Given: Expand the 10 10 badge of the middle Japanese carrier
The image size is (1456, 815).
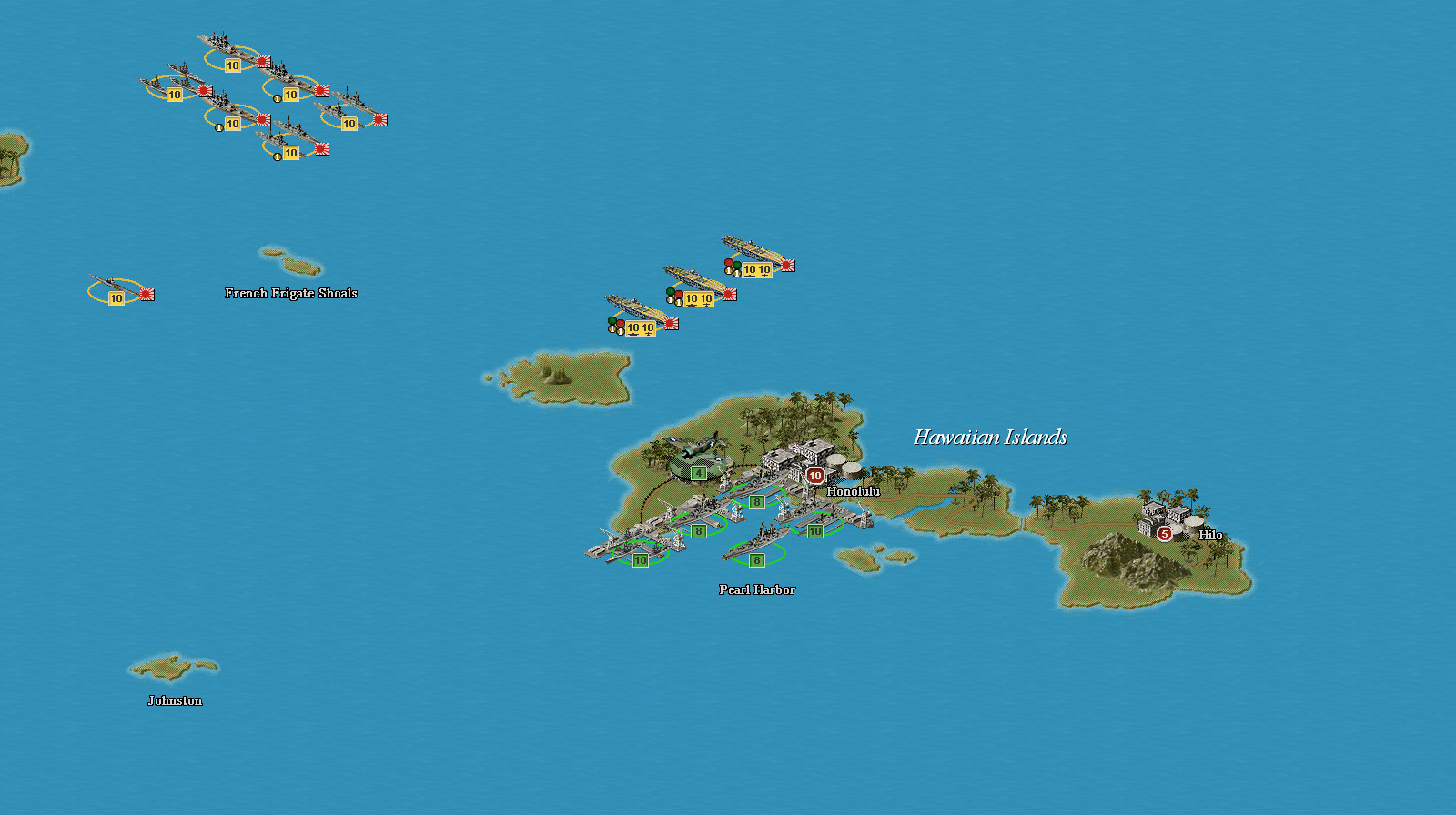Looking at the screenshot, I should [x=697, y=297].
